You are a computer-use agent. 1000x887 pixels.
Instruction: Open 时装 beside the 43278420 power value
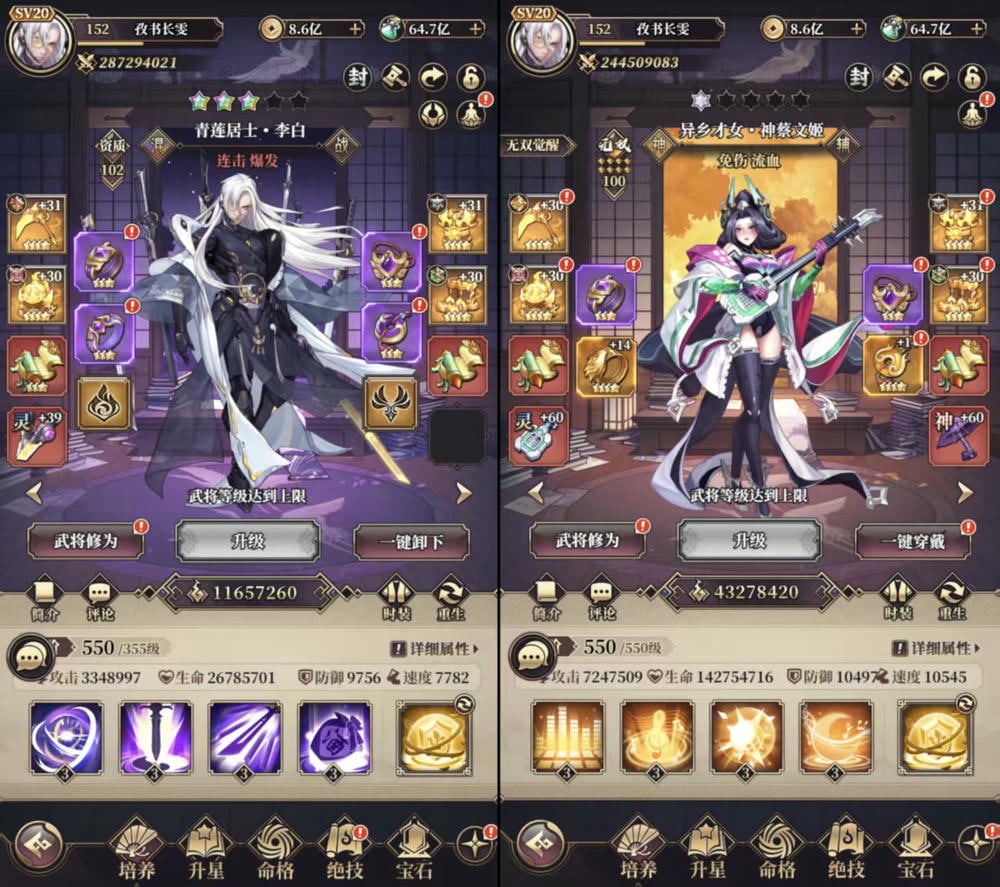[x=899, y=597]
